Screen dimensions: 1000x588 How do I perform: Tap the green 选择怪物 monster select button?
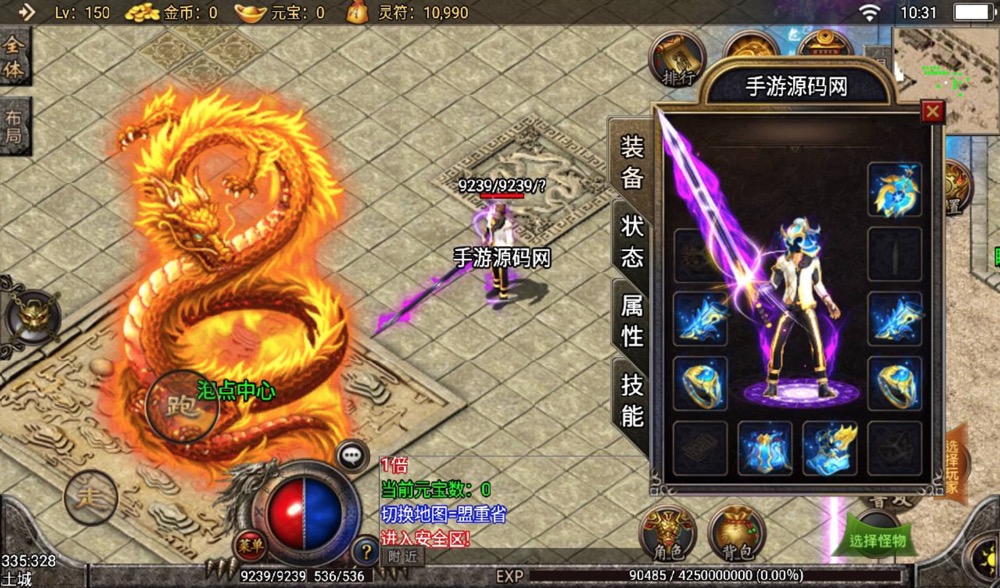[877, 540]
